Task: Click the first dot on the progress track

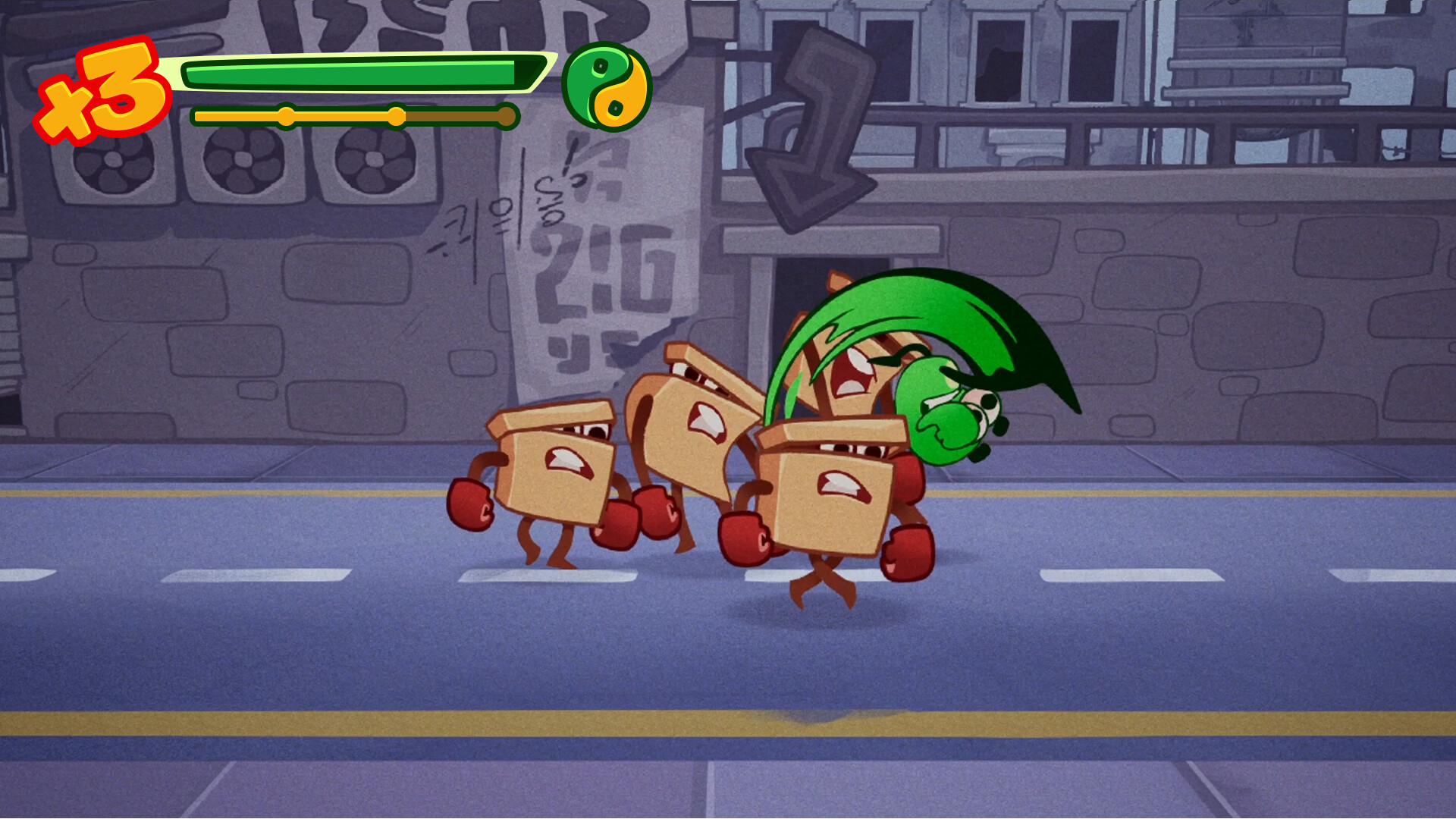Action: [x=286, y=115]
